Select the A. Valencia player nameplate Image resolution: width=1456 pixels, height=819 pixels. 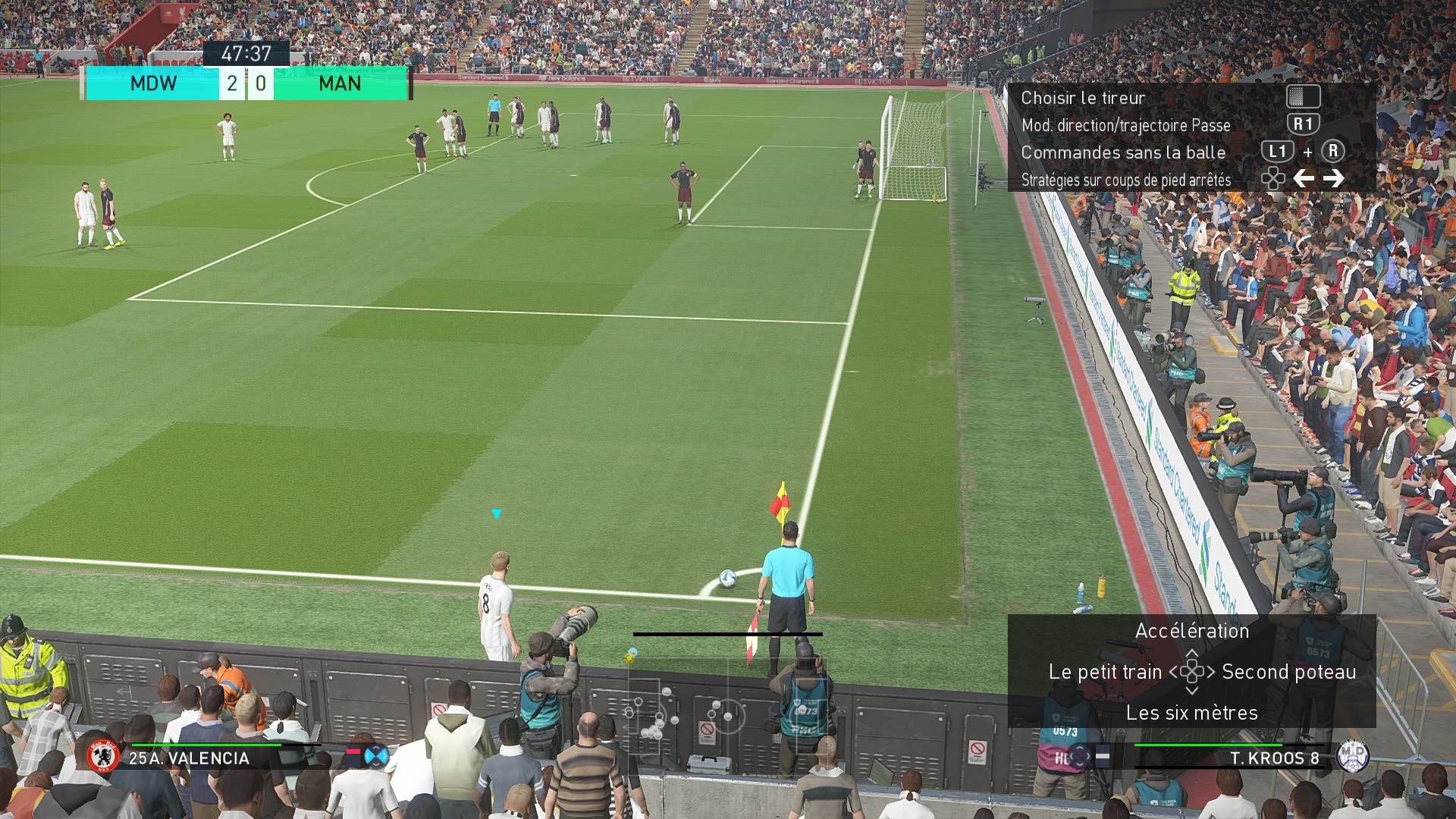point(189,758)
